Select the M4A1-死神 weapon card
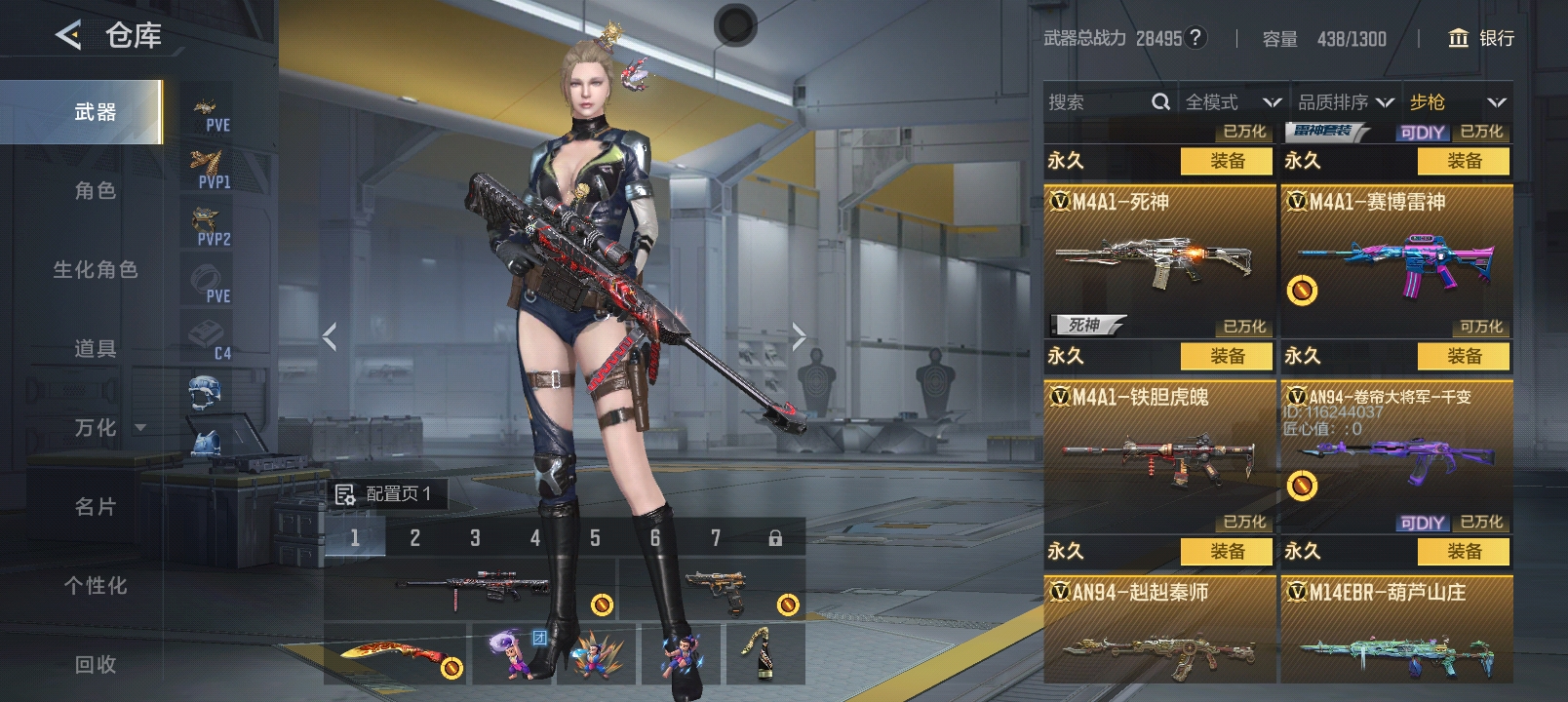1568x702 pixels. click(x=1158, y=260)
